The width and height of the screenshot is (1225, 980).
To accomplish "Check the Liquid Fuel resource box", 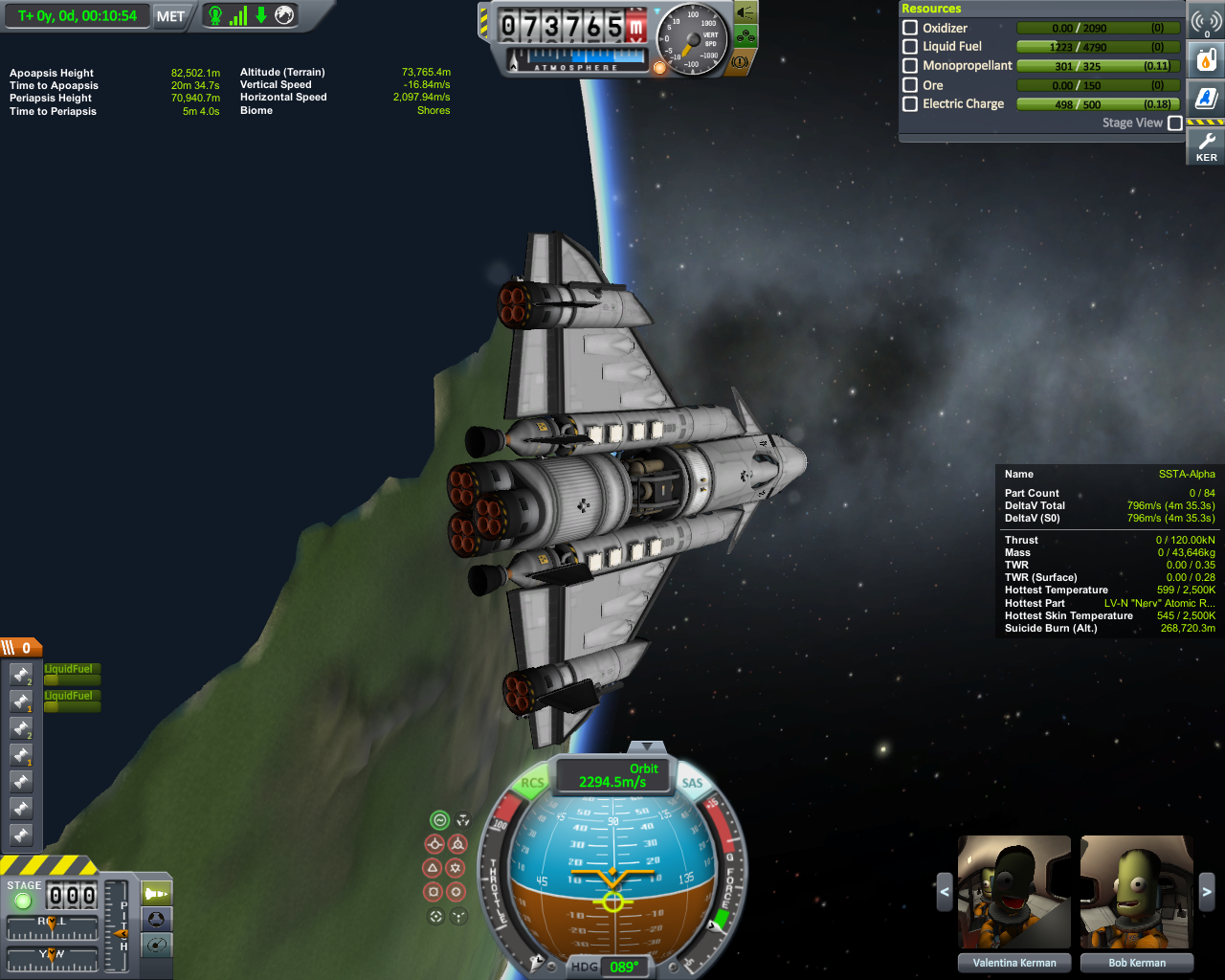I will 910,46.
